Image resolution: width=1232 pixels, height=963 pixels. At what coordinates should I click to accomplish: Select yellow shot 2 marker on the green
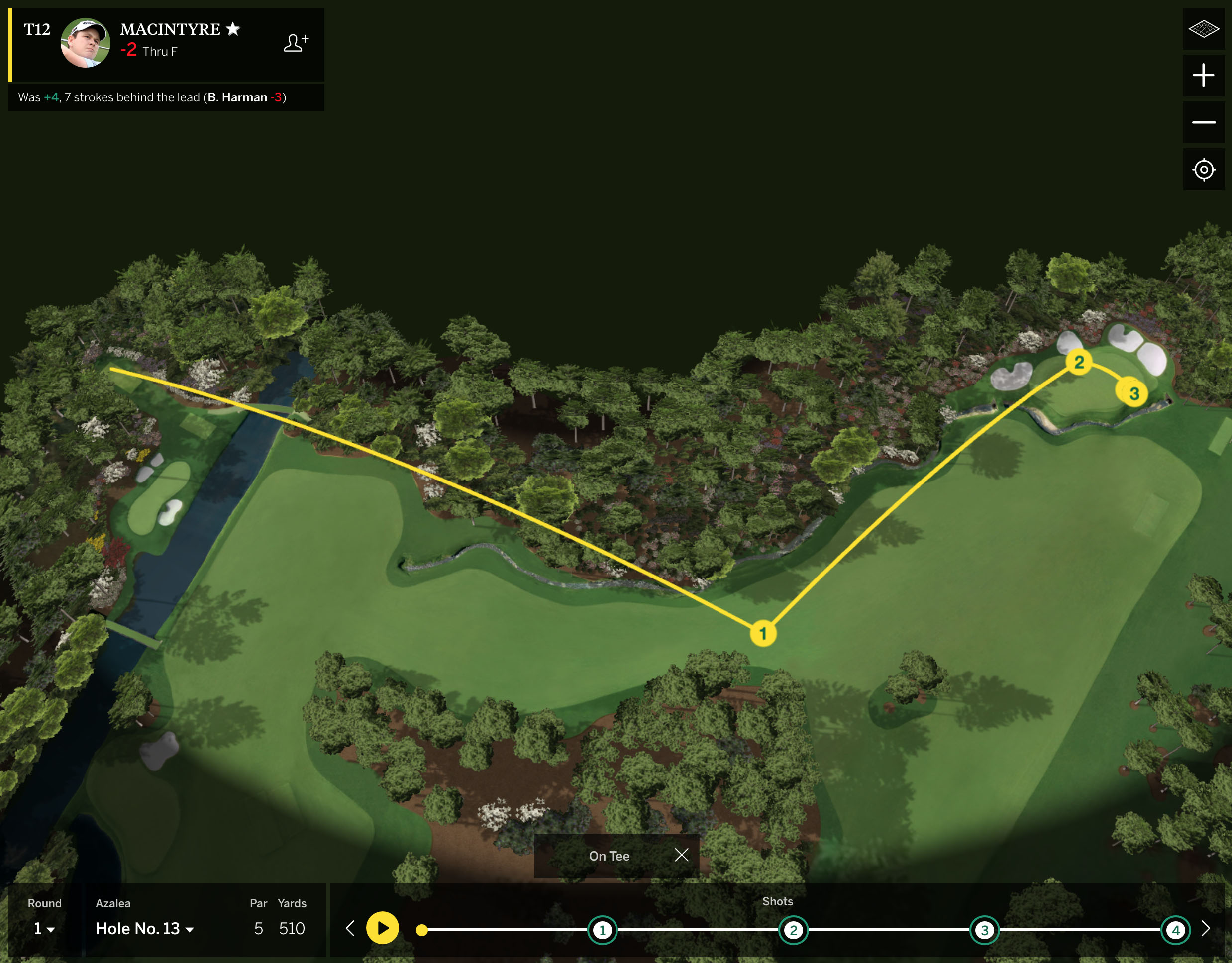(x=1079, y=362)
